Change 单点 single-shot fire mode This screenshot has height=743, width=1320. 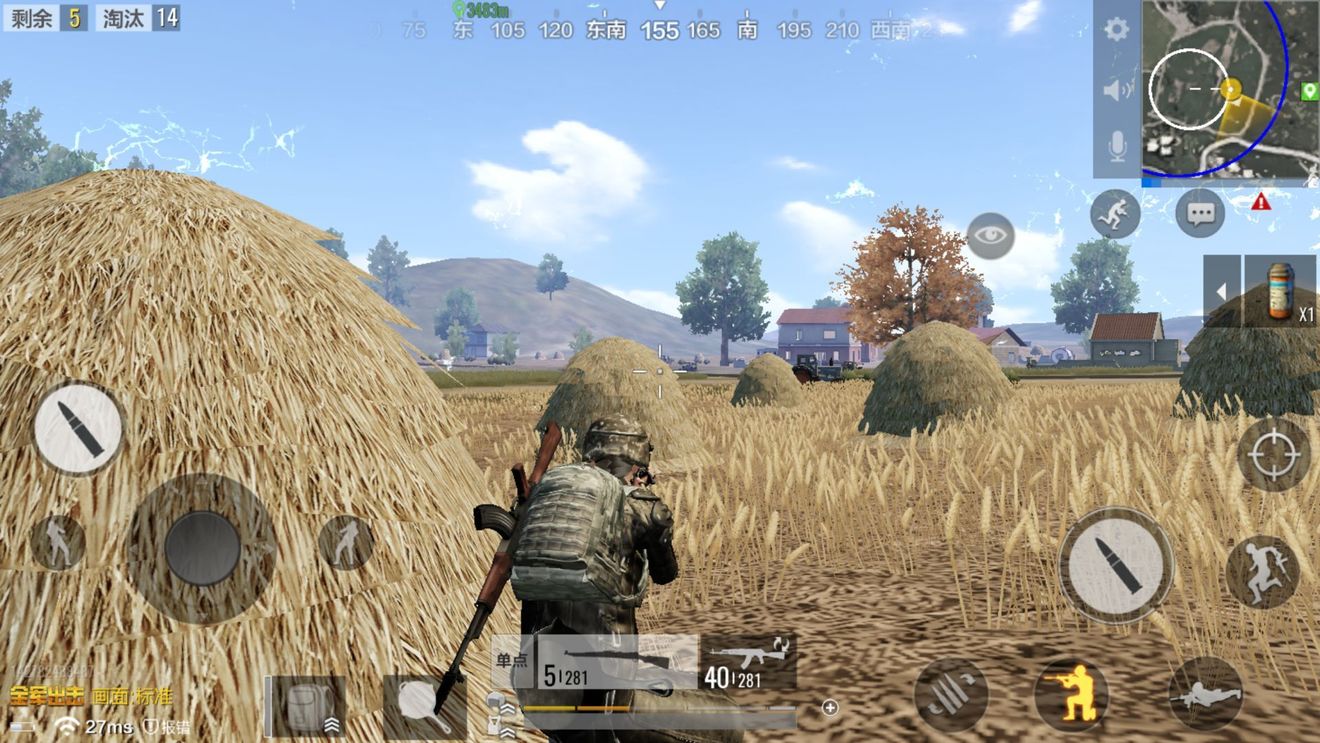512,658
